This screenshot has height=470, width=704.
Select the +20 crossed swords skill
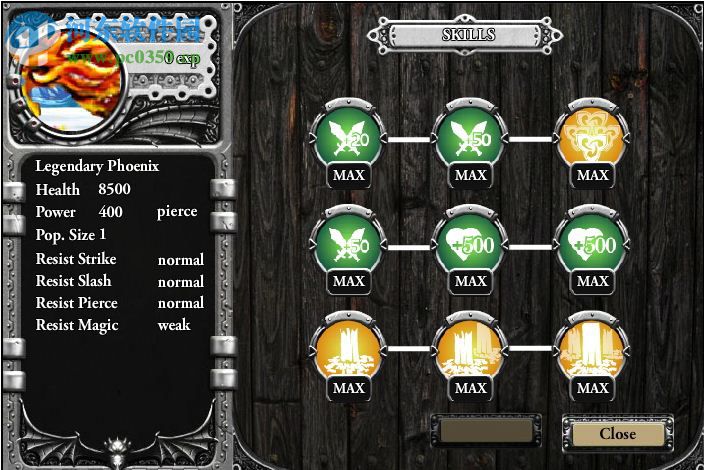tap(349, 139)
